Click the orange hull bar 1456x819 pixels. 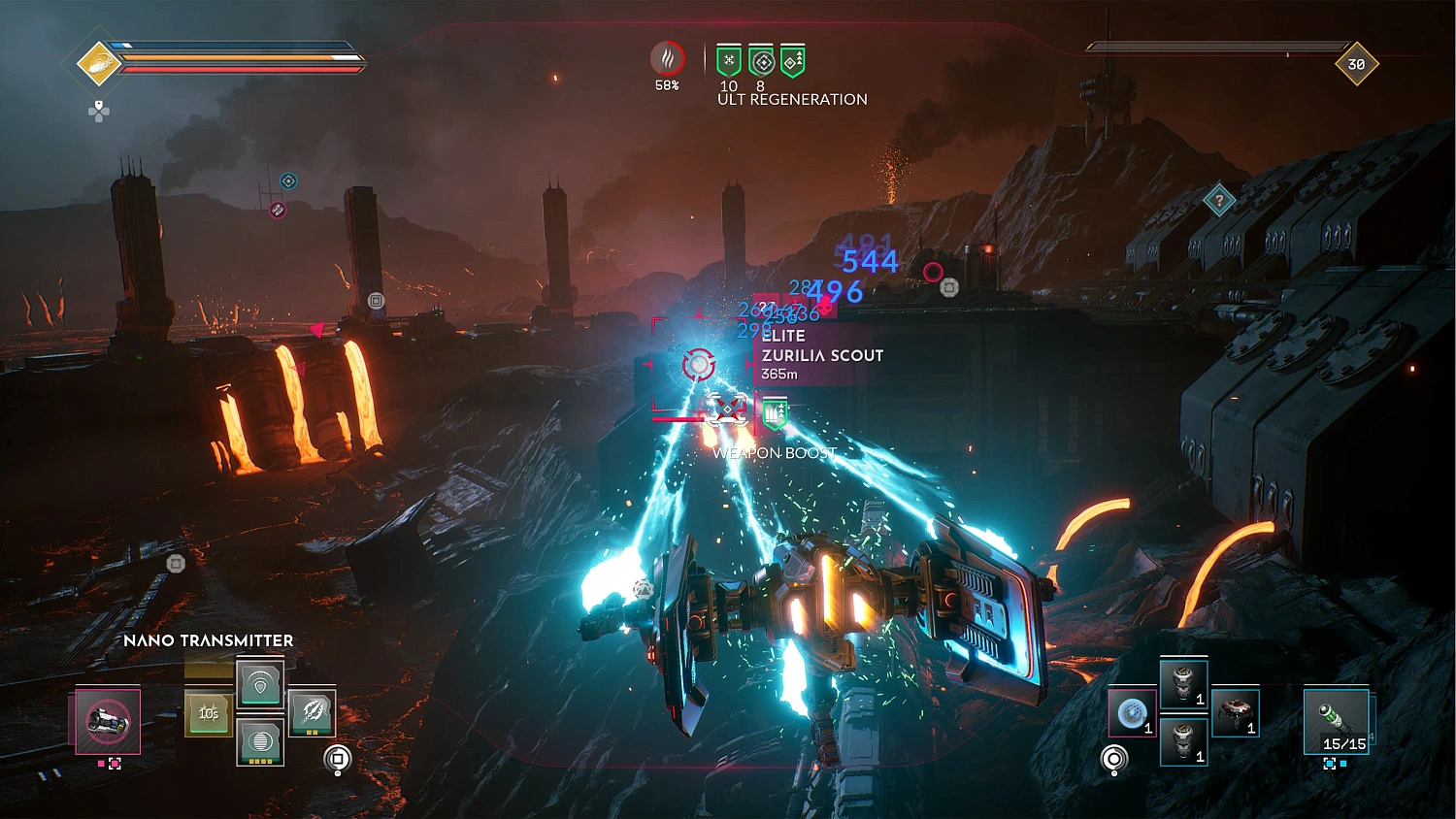(x=243, y=60)
